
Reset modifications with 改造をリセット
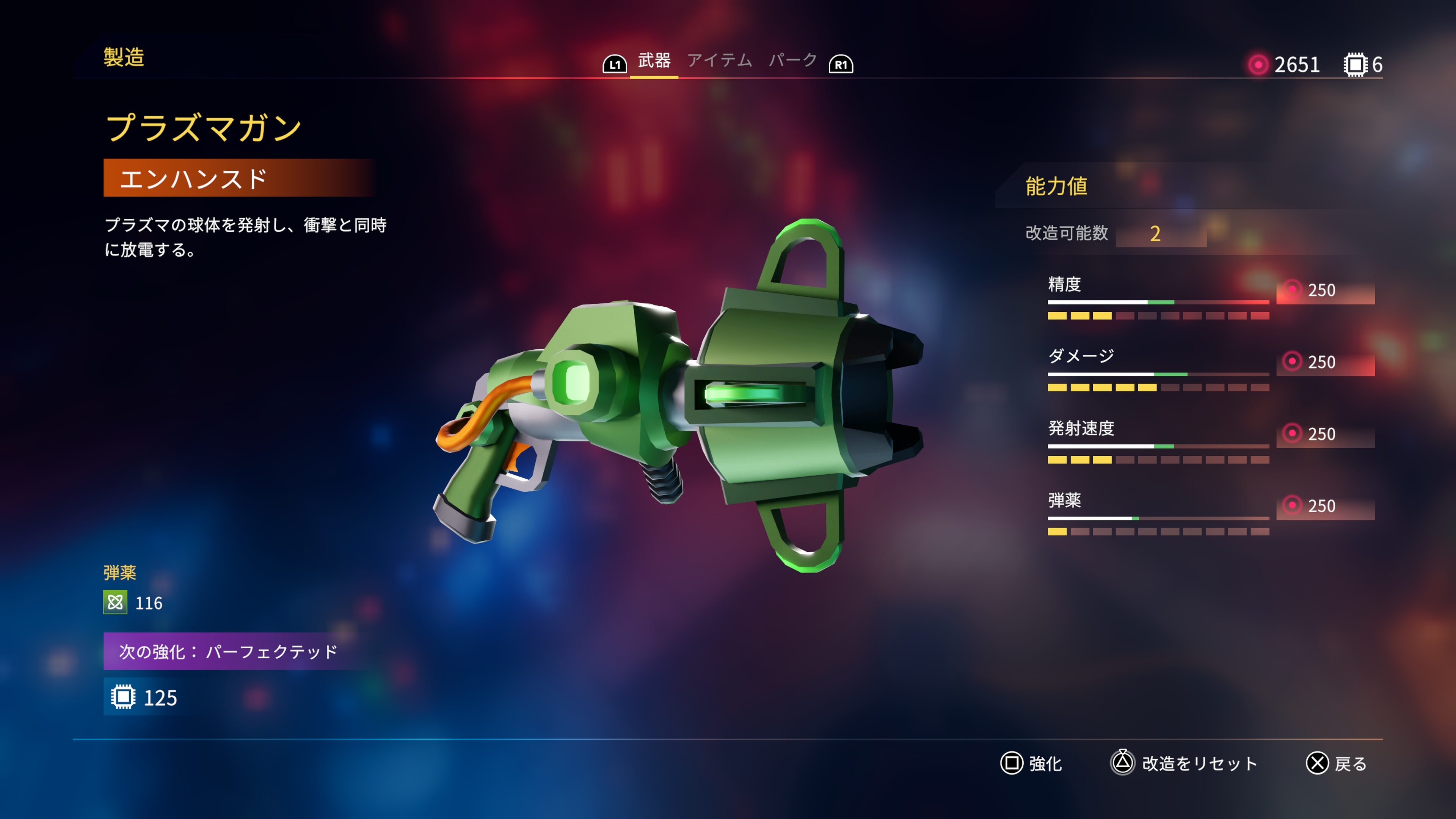click(1184, 764)
